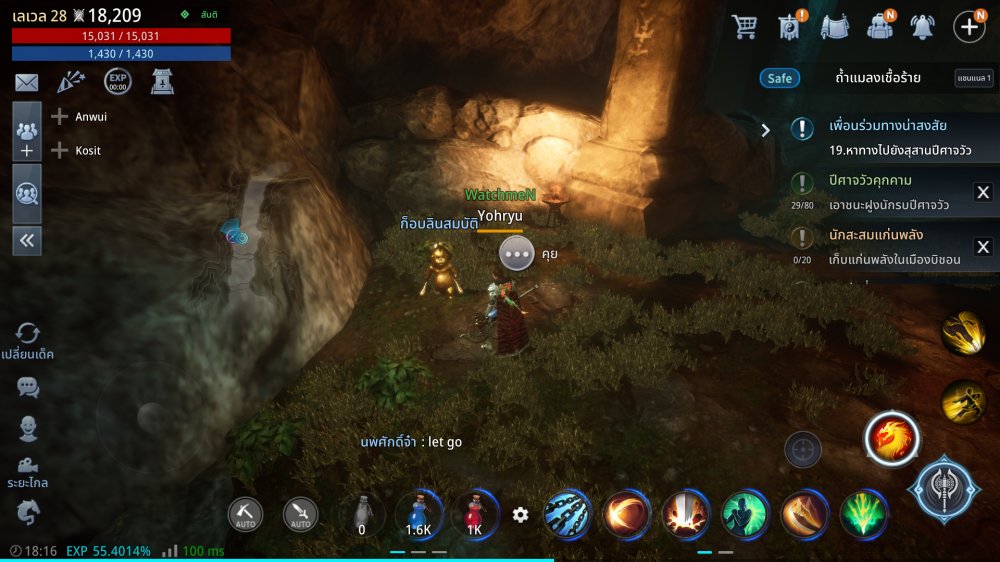Open the chat bubbles icon
The image size is (1000, 562).
(28, 387)
